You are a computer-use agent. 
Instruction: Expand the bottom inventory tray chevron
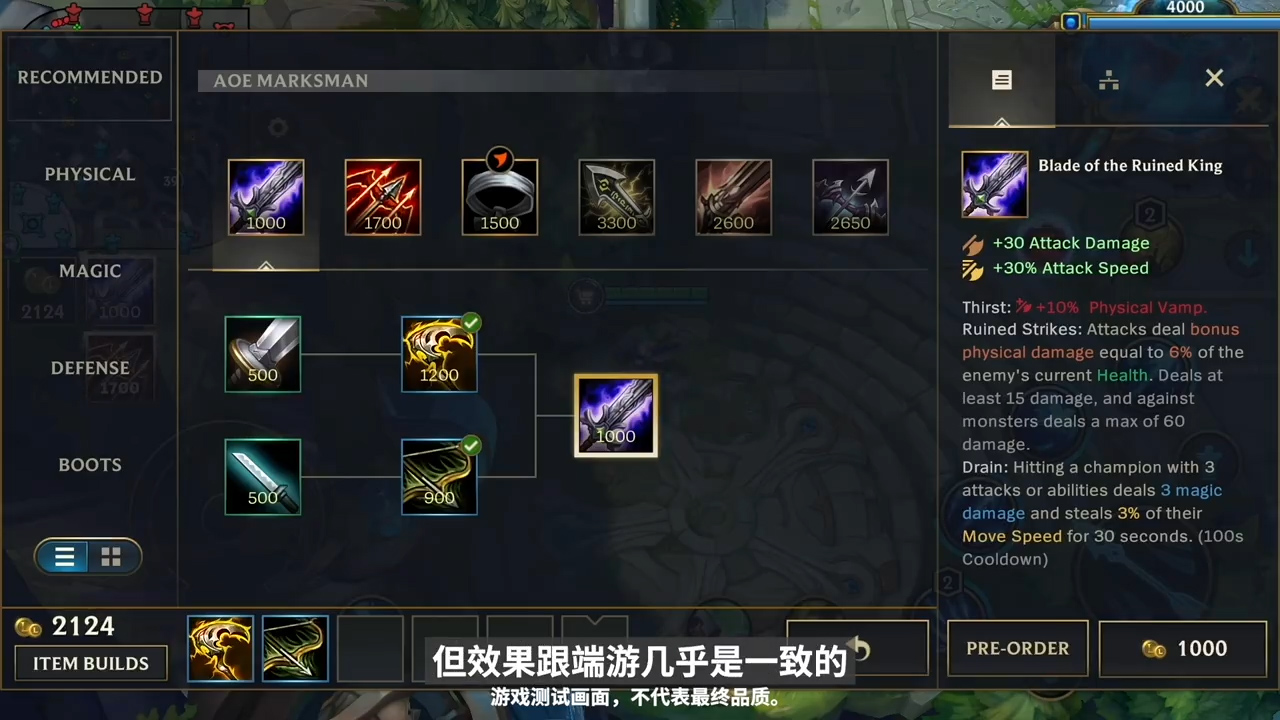[595, 620]
